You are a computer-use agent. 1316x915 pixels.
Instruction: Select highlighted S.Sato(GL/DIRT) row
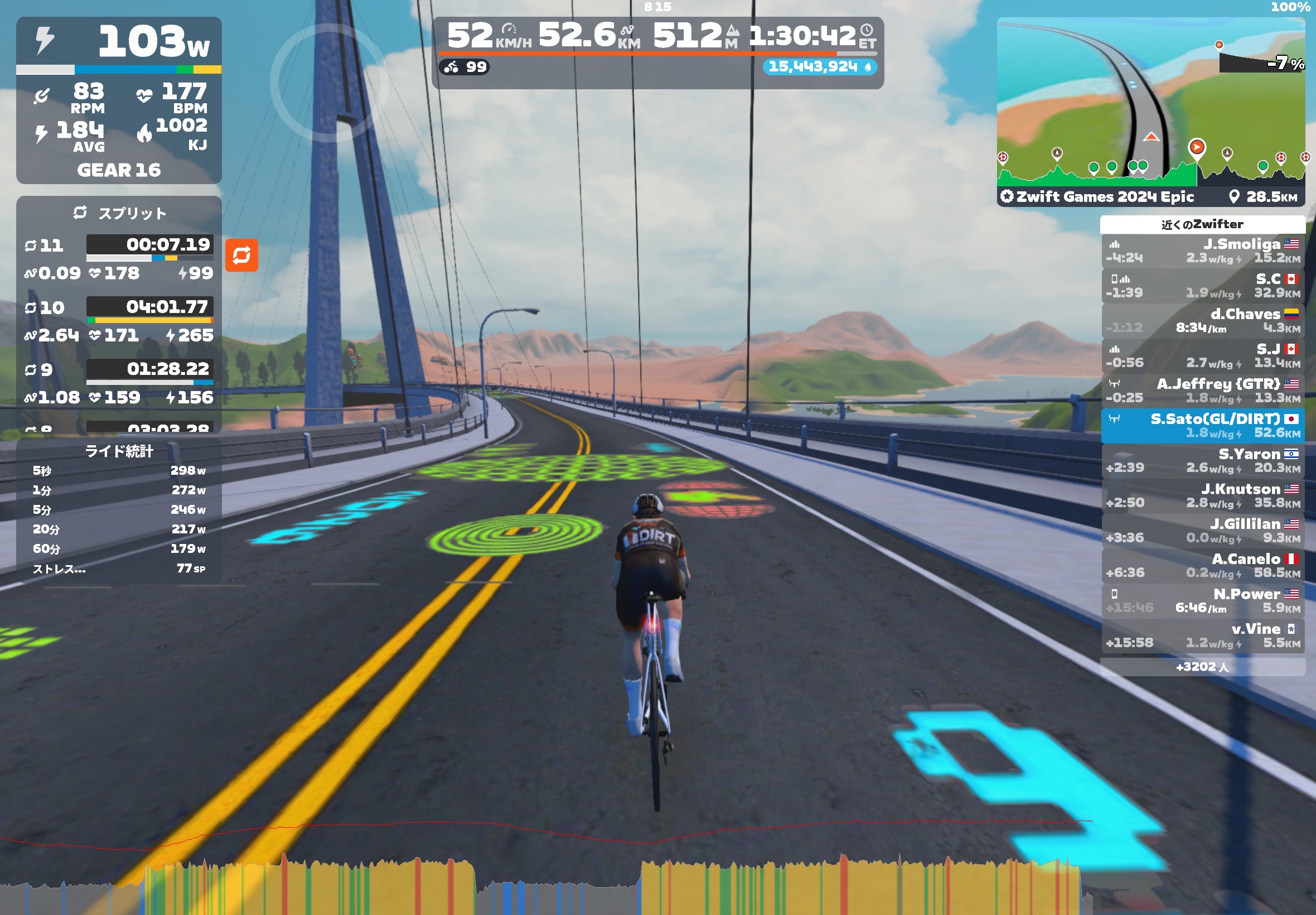pos(1203,426)
